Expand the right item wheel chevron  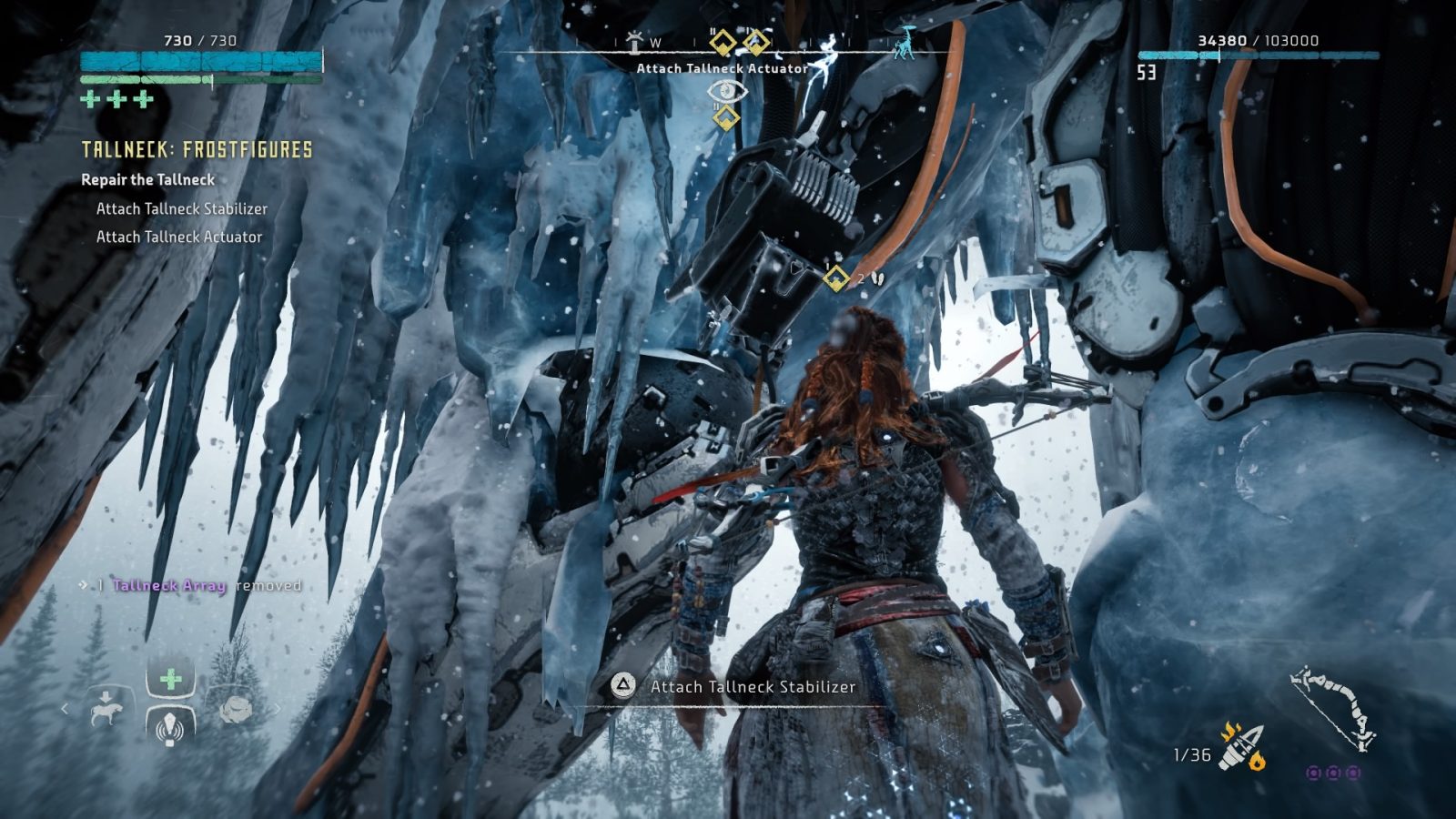tap(278, 709)
